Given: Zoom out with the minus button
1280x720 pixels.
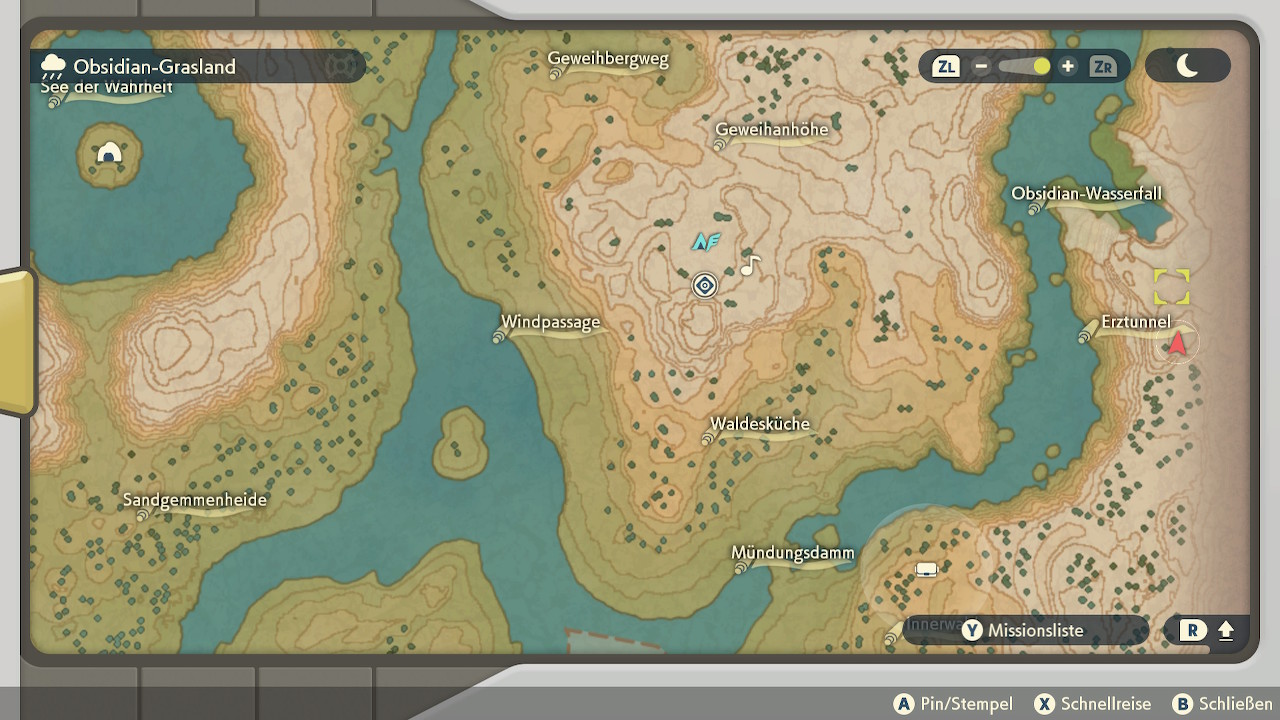Looking at the screenshot, I should pyautogui.click(x=982, y=67).
